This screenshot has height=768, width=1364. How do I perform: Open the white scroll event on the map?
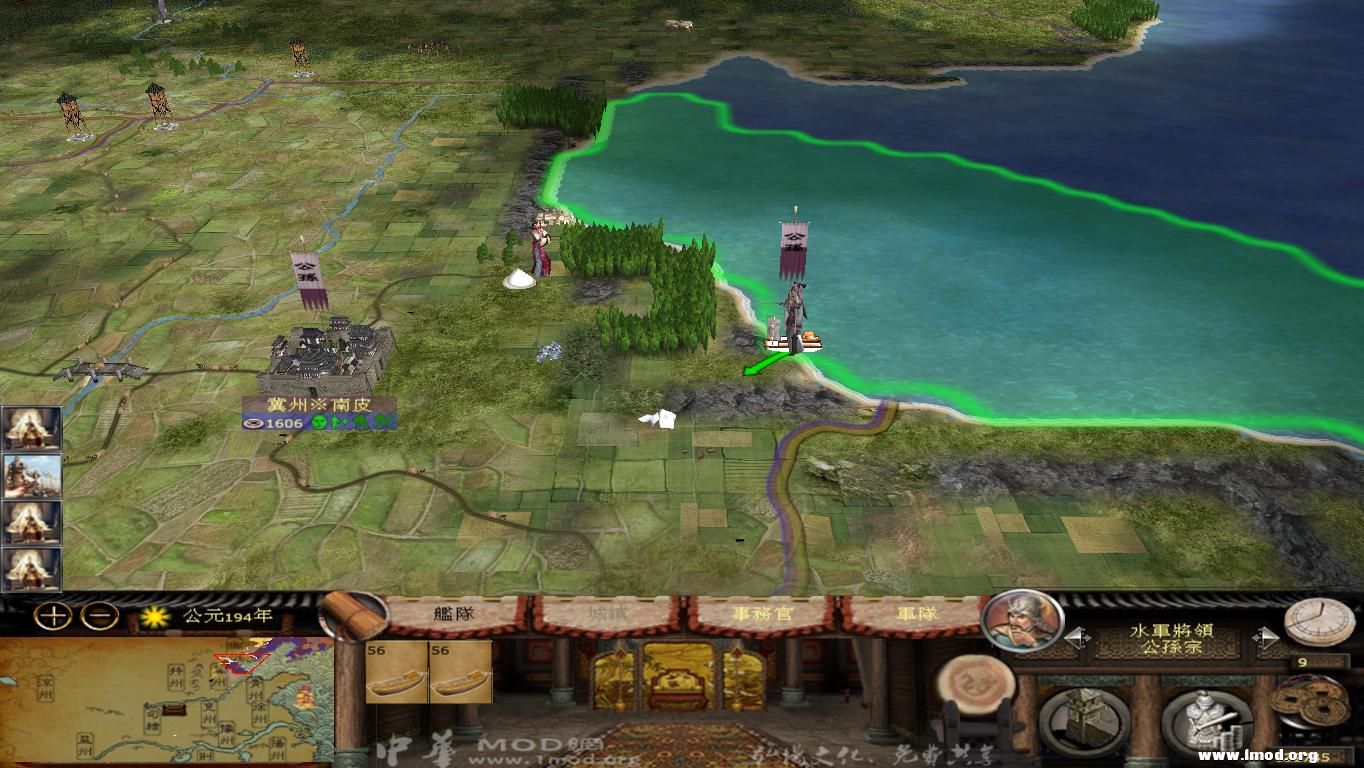click(657, 419)
